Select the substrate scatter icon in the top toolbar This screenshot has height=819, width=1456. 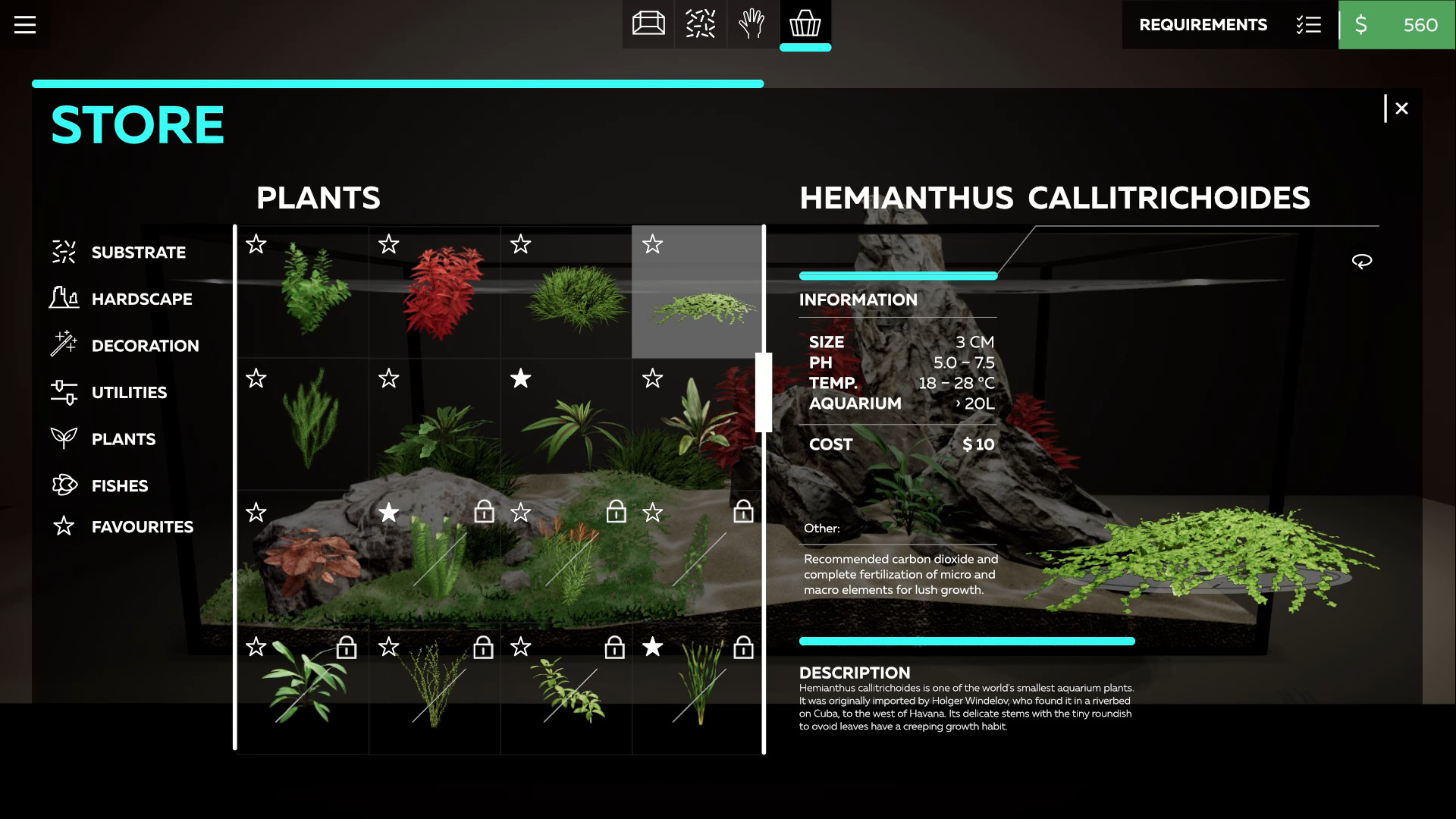[700, 24]
